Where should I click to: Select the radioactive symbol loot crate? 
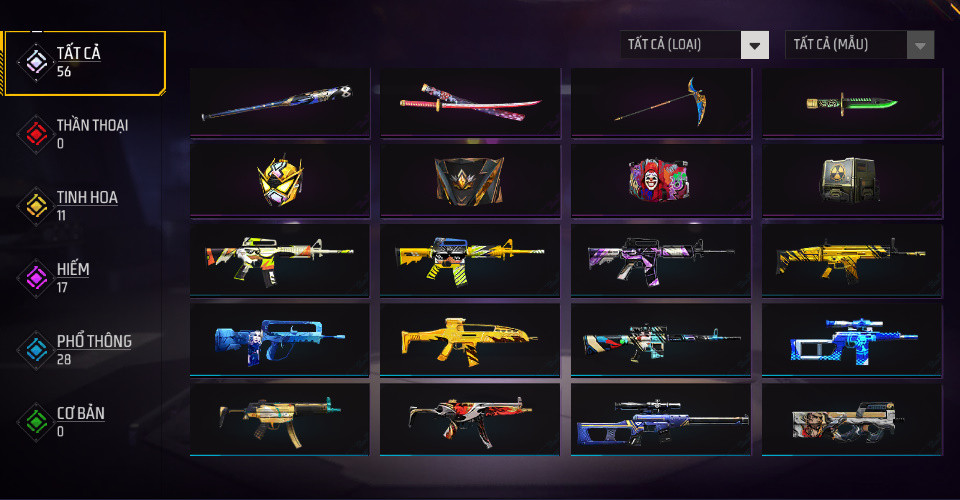(852, 181)
